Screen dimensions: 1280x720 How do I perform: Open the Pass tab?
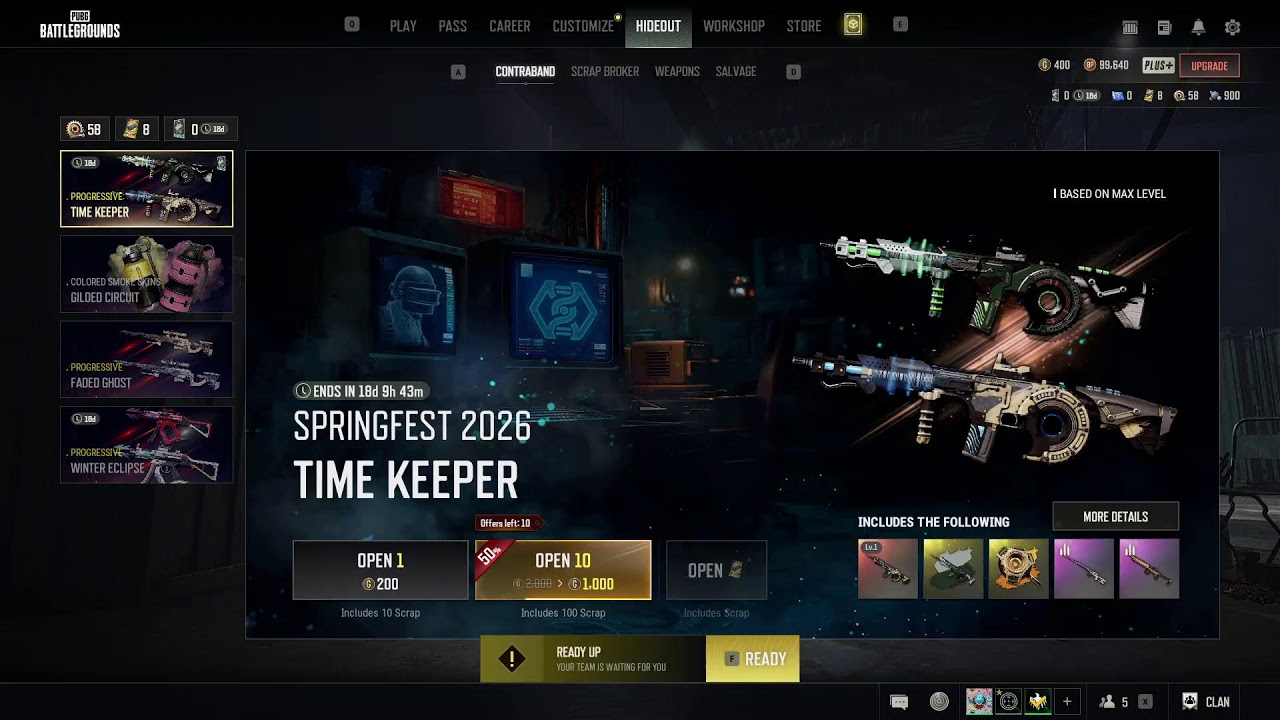pyautogui.click(x=452, y=26)
